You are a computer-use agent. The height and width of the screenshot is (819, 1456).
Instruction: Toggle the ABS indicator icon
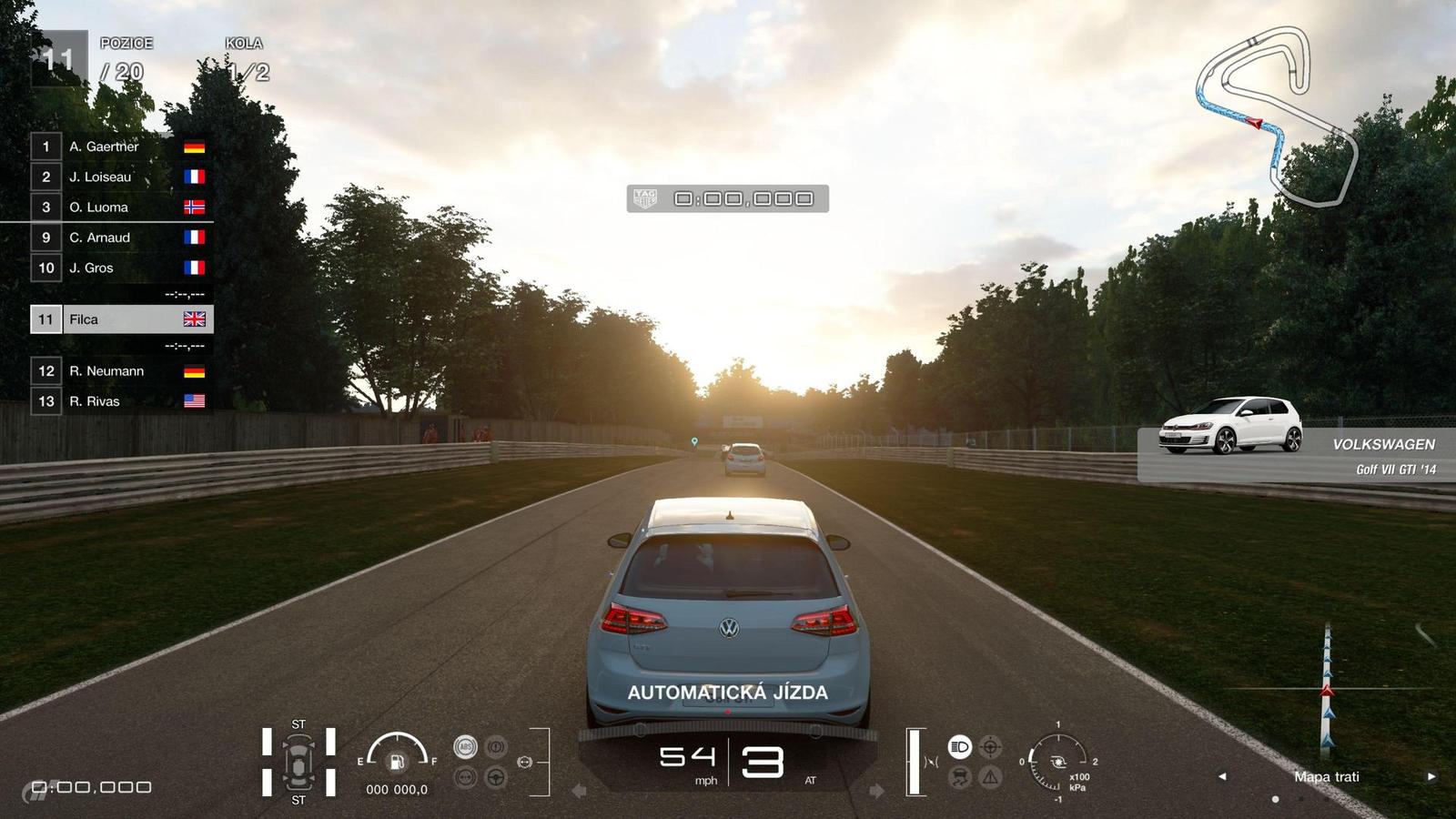click(x=466, y=747)
